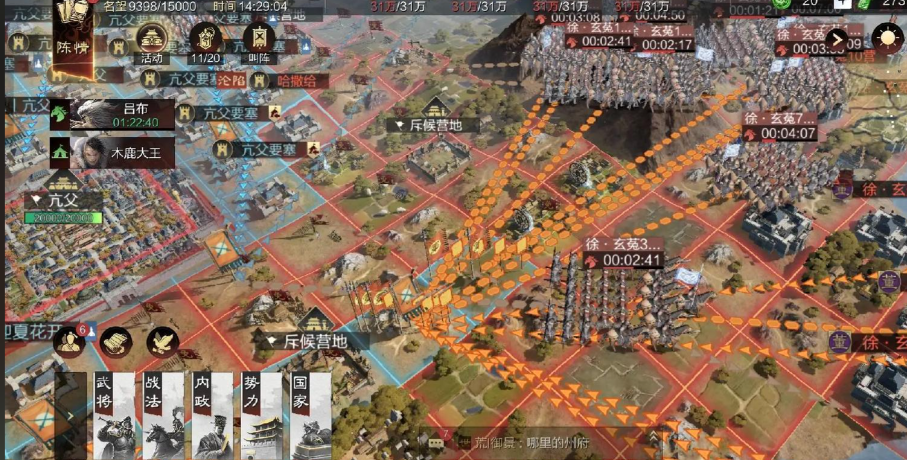Click the white plus button in top bar
The image size is (907, 460).
[842, 5]
